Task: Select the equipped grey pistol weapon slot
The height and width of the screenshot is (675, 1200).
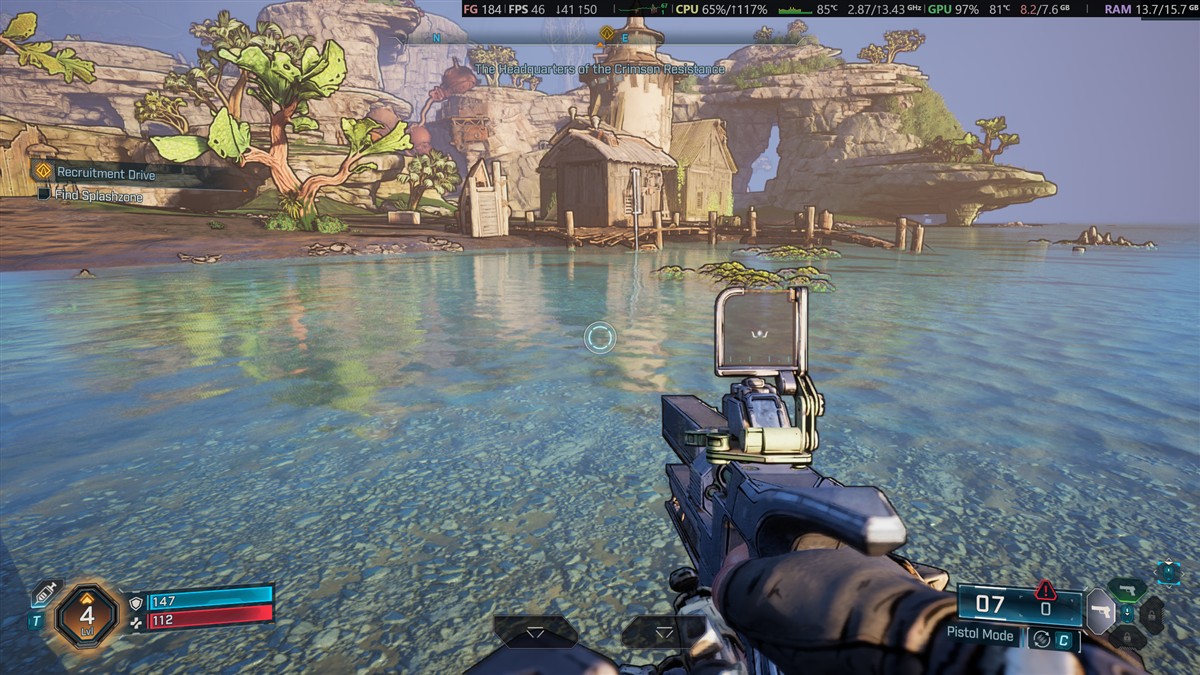Action: [x=1101, y=611]
